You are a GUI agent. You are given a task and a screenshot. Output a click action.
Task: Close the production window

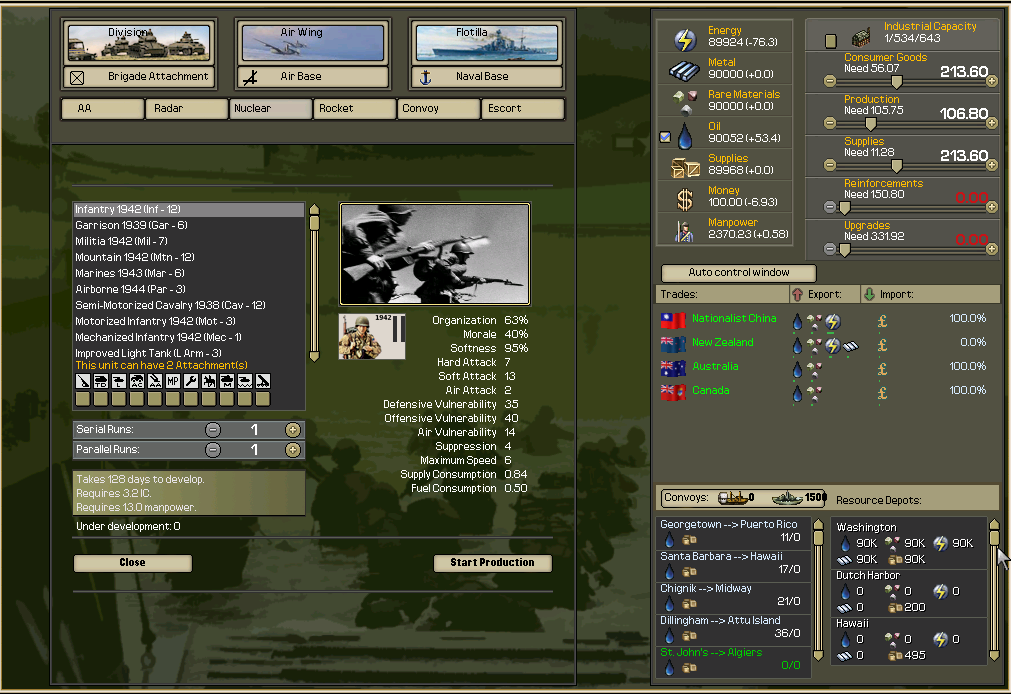[132, 563]
